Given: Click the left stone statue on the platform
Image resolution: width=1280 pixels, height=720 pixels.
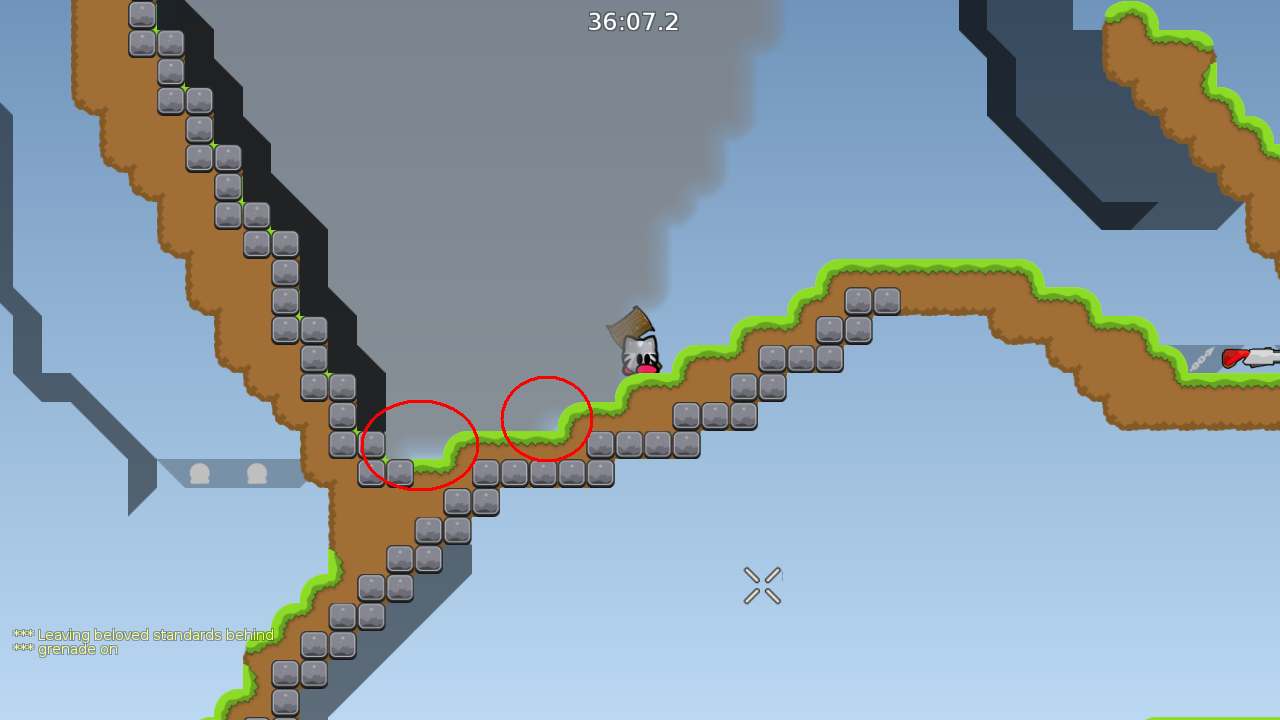Looking at the screenshot, I should click(x=200, y=472).
